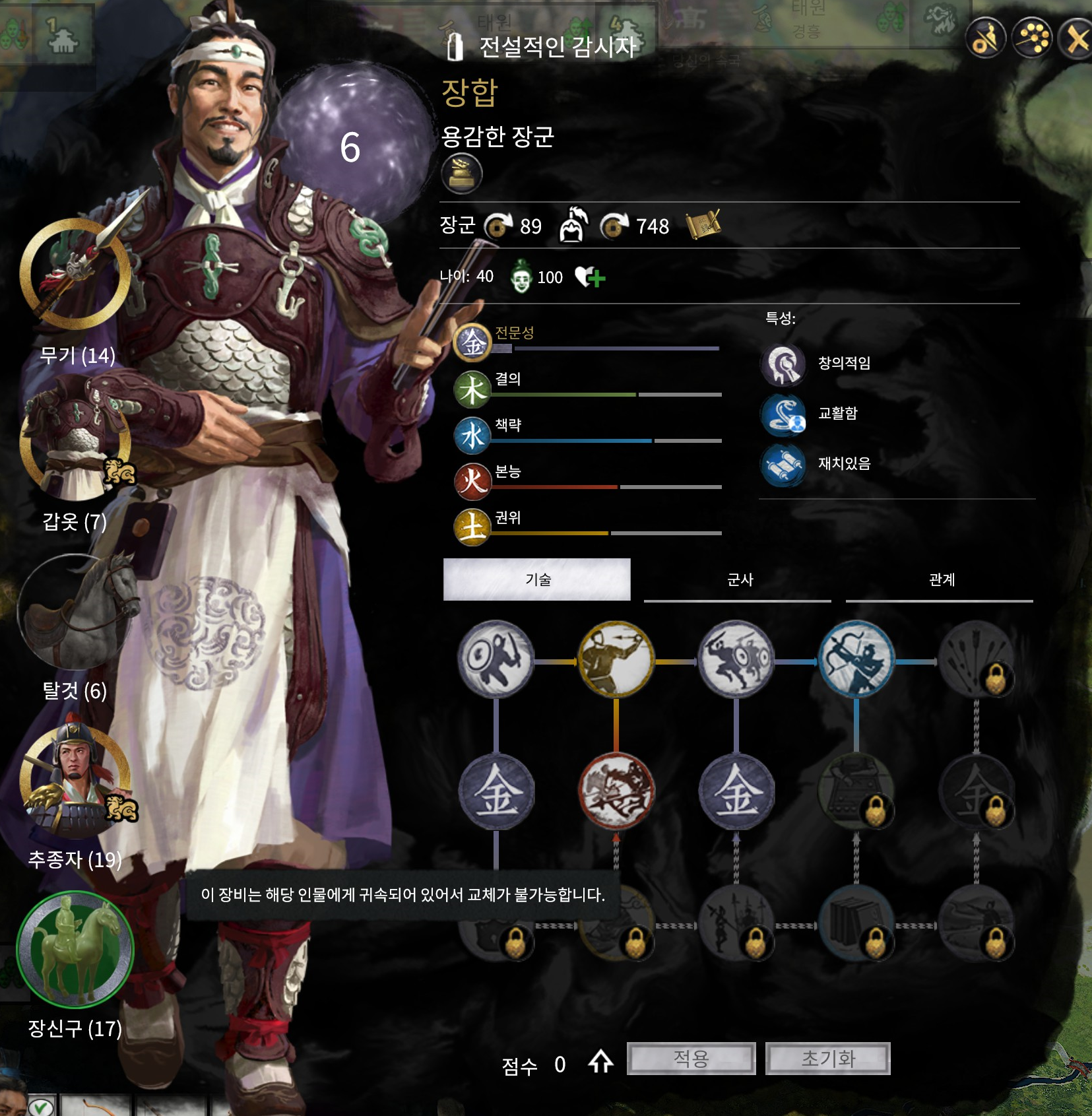1092x1116 pixels.
Task: Click the shield warrior skill node
Action: [496, 659]
